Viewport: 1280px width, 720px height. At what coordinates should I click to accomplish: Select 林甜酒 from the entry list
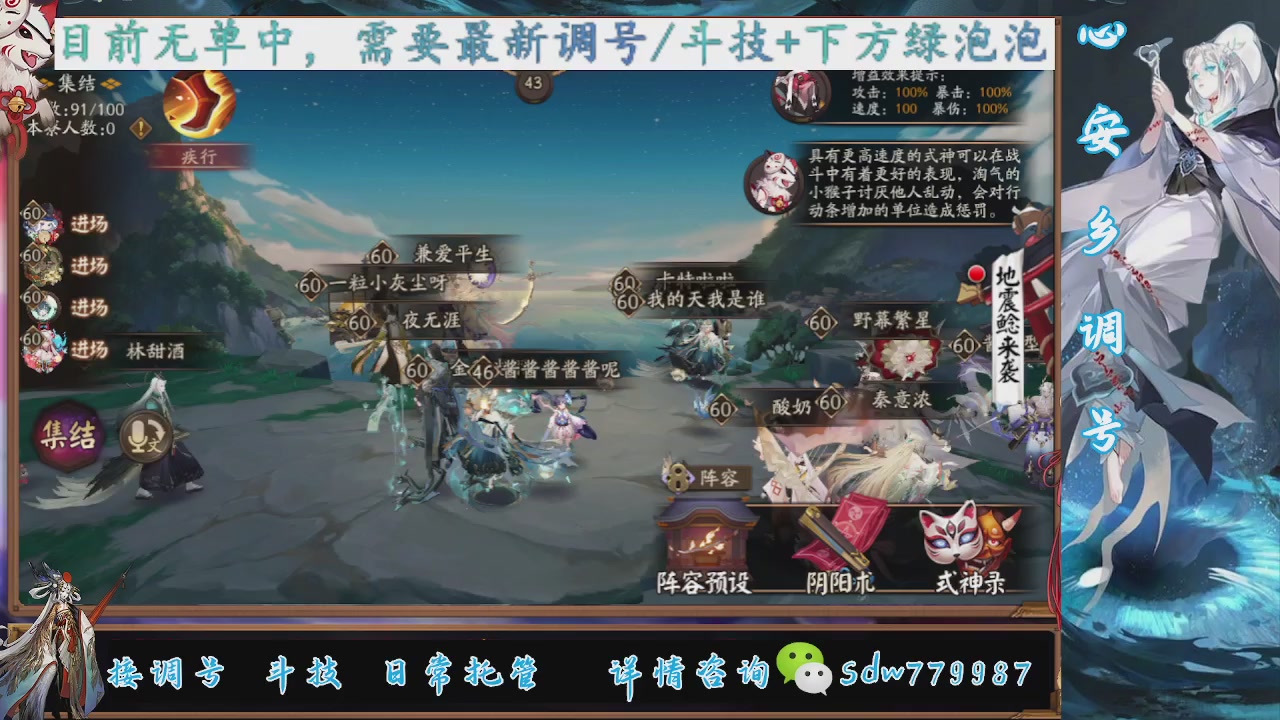(x=156, y=350)
